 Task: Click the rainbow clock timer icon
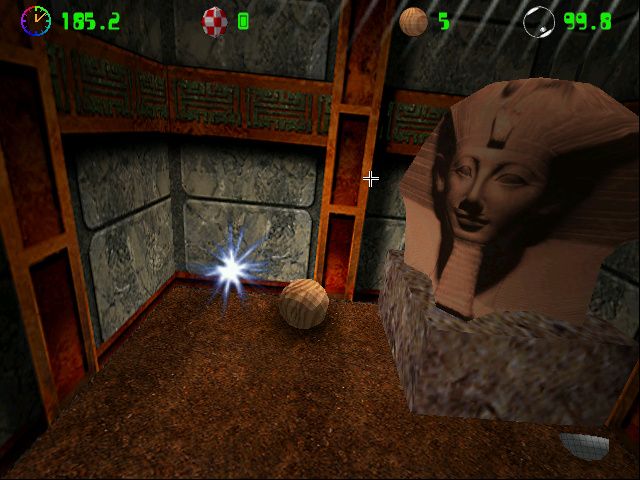pyautogui.click(x=35, y=19)
